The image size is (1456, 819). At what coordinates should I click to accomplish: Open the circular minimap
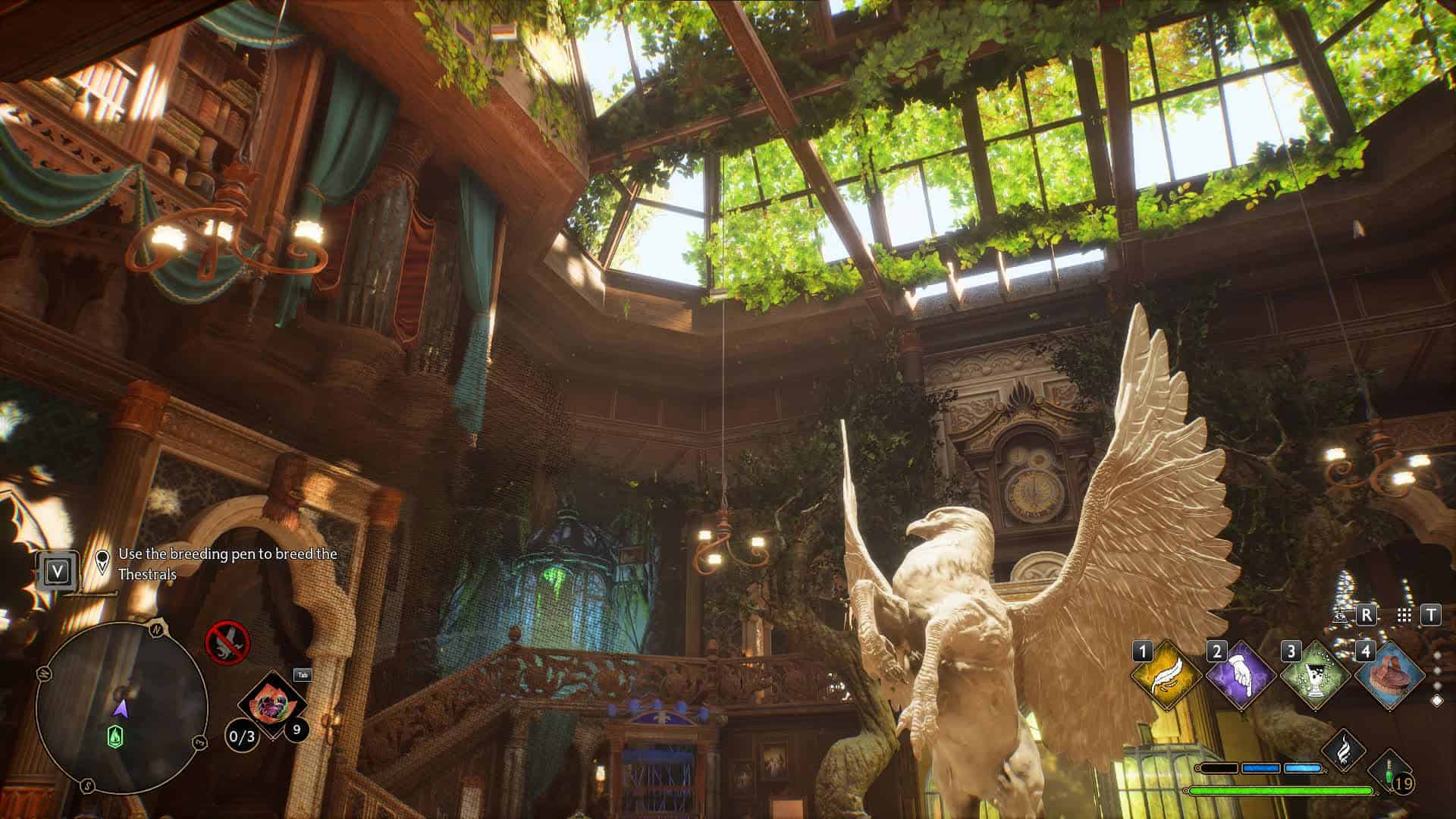click(x=121, y=708)
